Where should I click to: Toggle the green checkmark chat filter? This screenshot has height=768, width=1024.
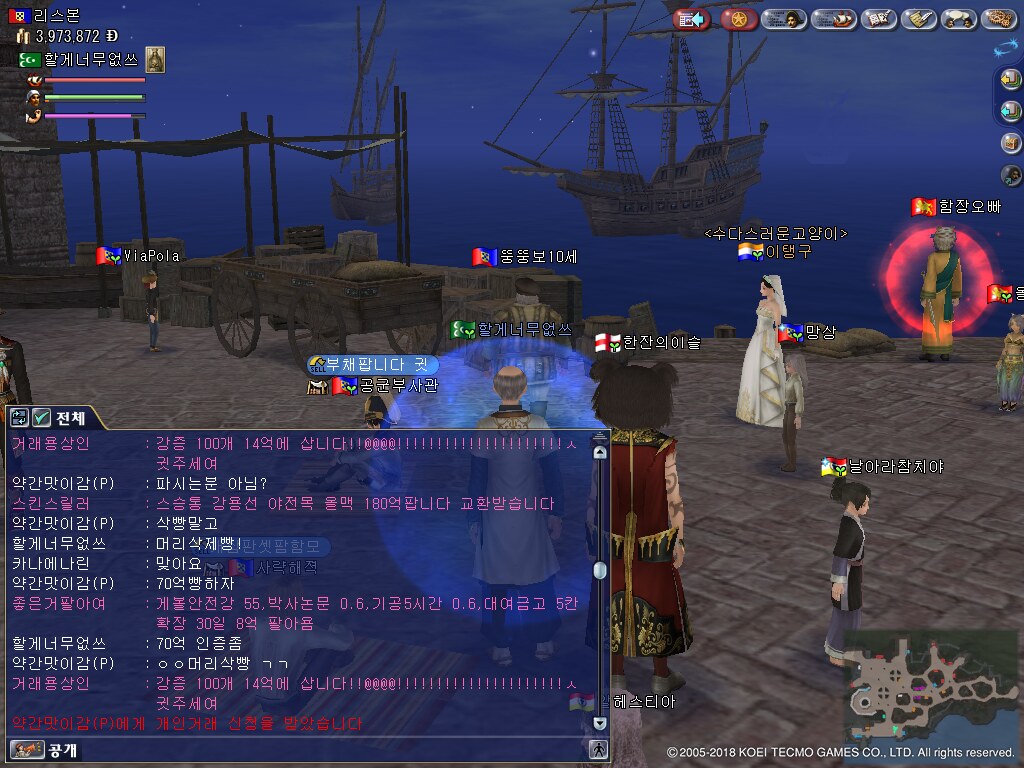click(x=41, y=418)
